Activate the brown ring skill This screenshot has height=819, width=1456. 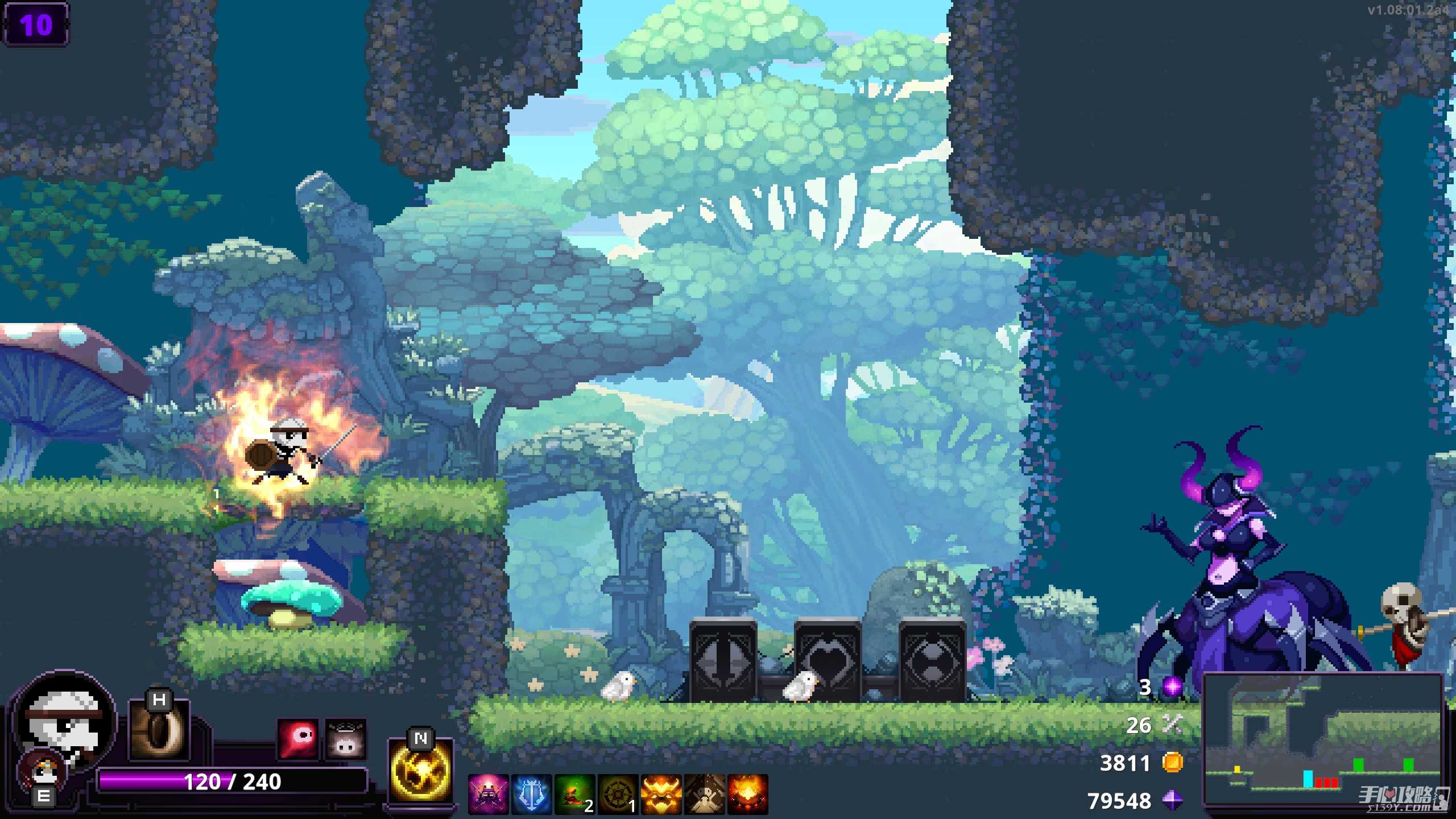point(159,732)
